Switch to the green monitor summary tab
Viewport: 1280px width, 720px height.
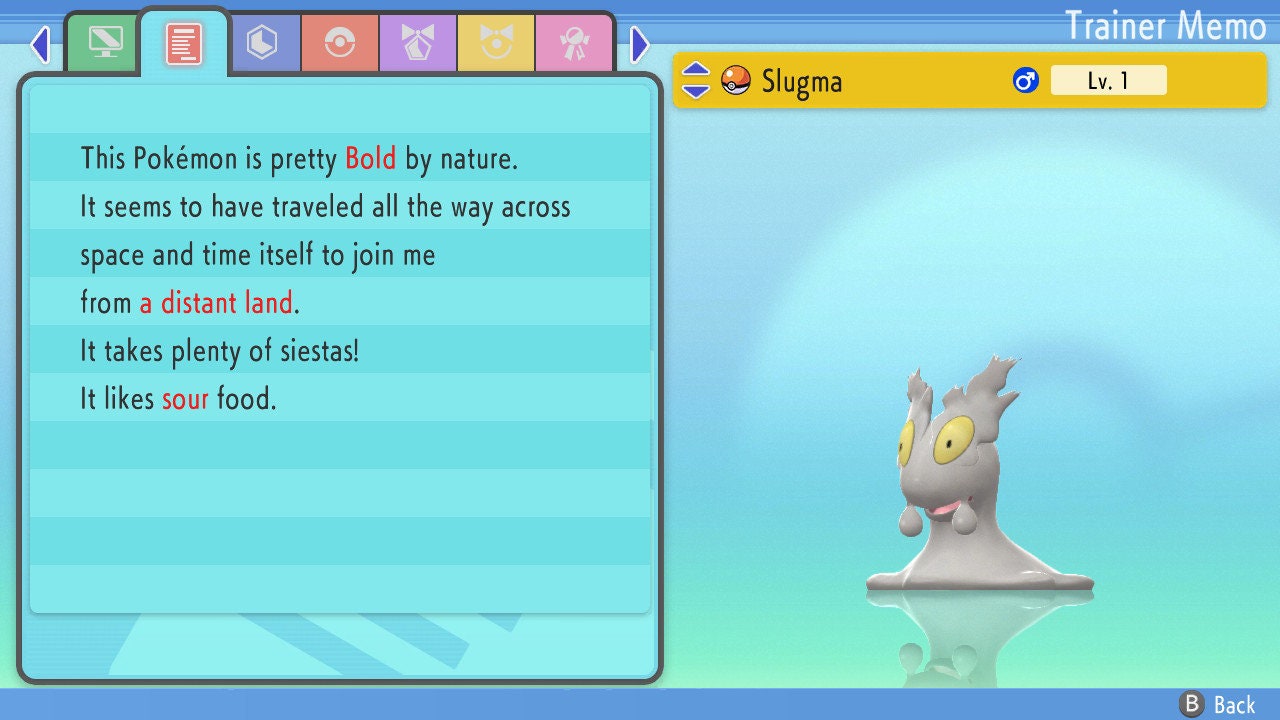[105, 43]
